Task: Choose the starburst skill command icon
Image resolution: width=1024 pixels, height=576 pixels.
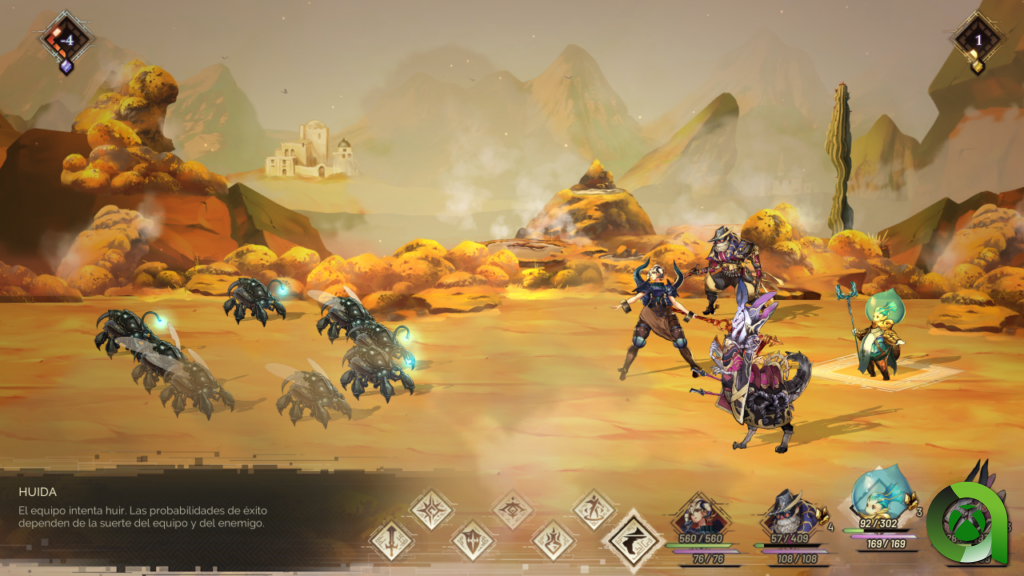Action: point(432,509)
